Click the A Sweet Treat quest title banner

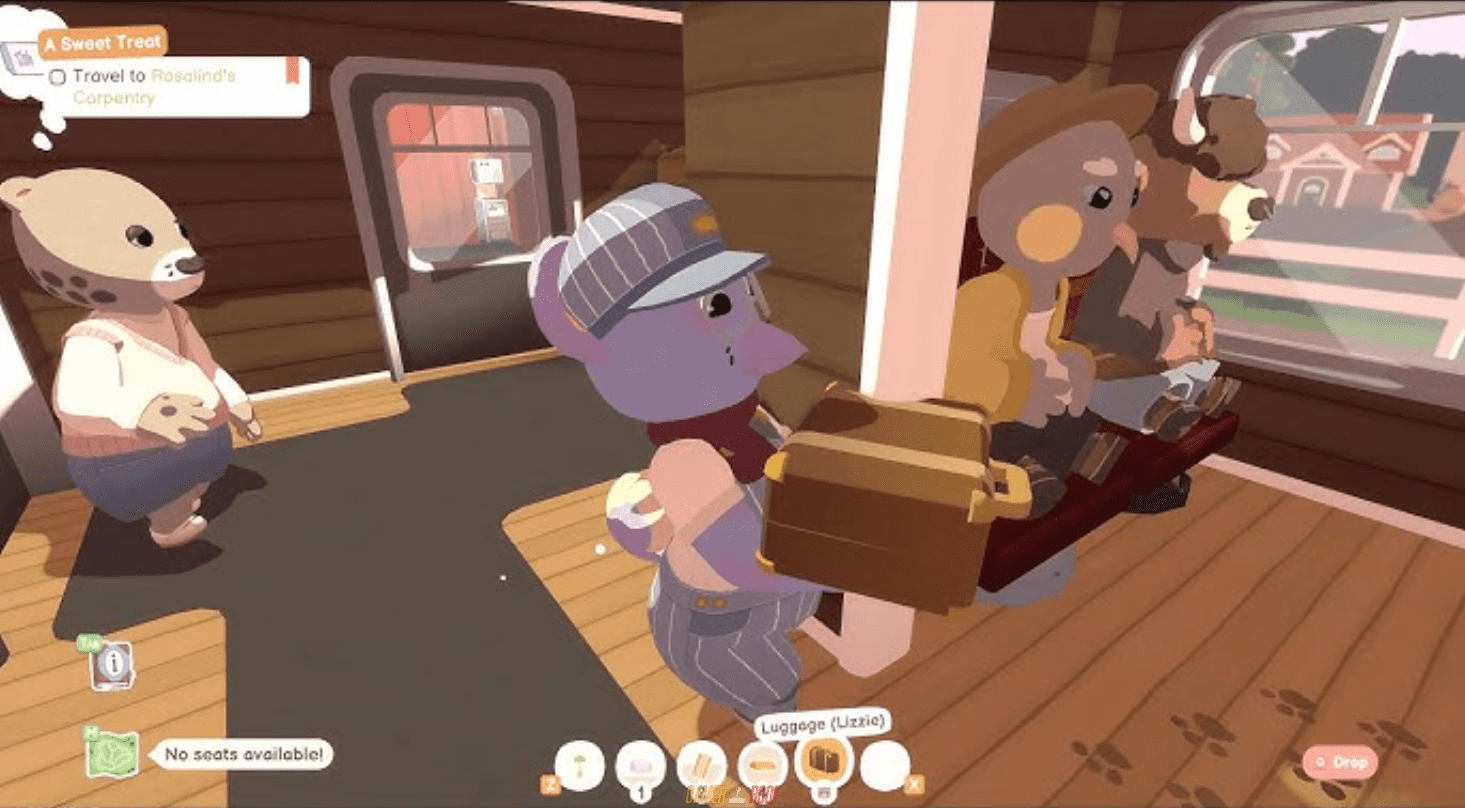101,43
